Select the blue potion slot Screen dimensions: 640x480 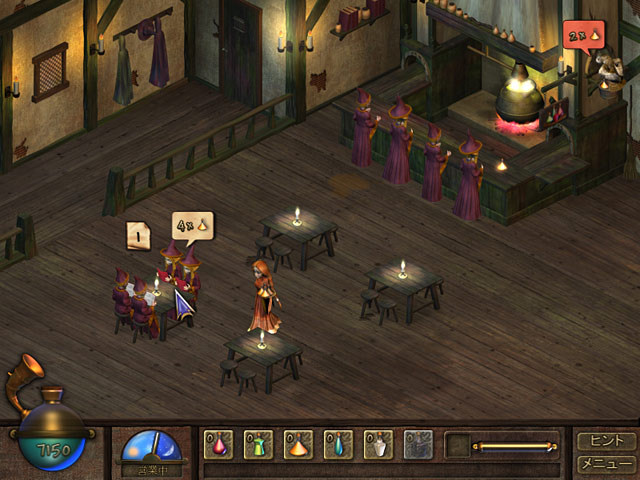tap(339, 444)
